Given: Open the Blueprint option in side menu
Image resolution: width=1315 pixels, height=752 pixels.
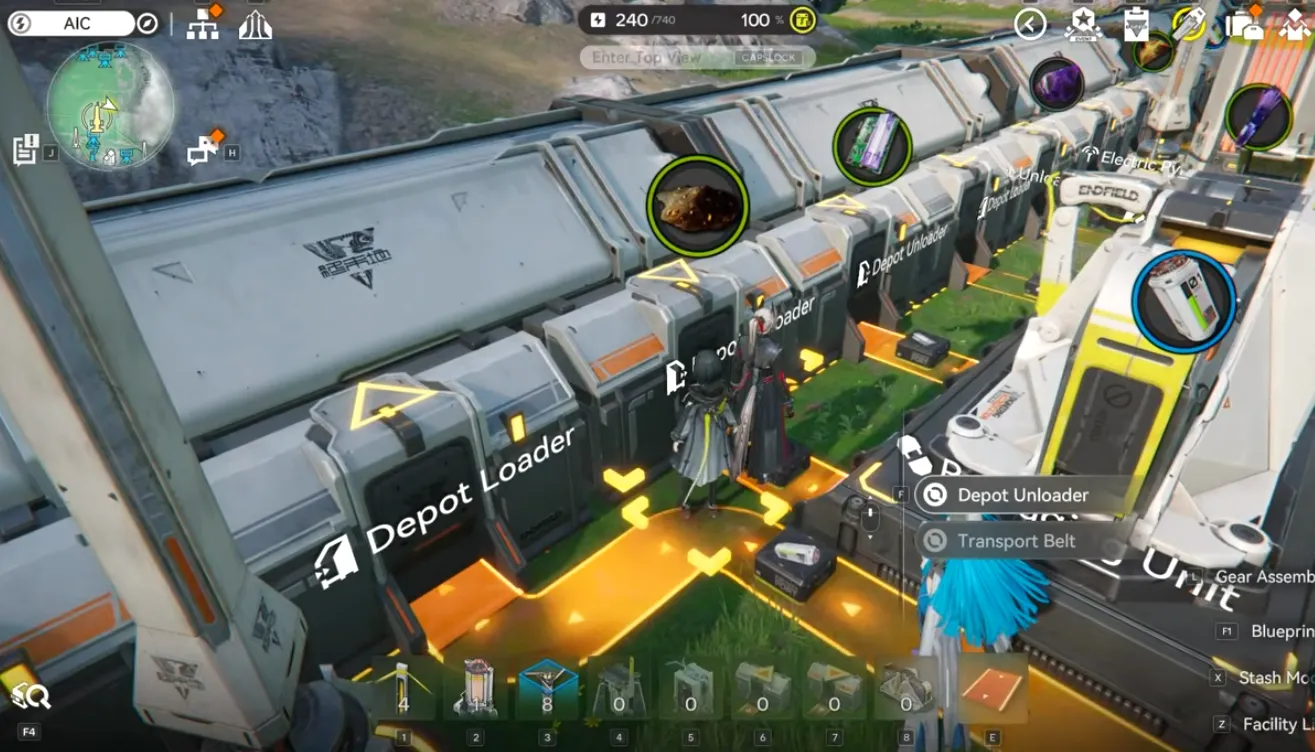Looking at the screenshot, I should click(1281, 632).
